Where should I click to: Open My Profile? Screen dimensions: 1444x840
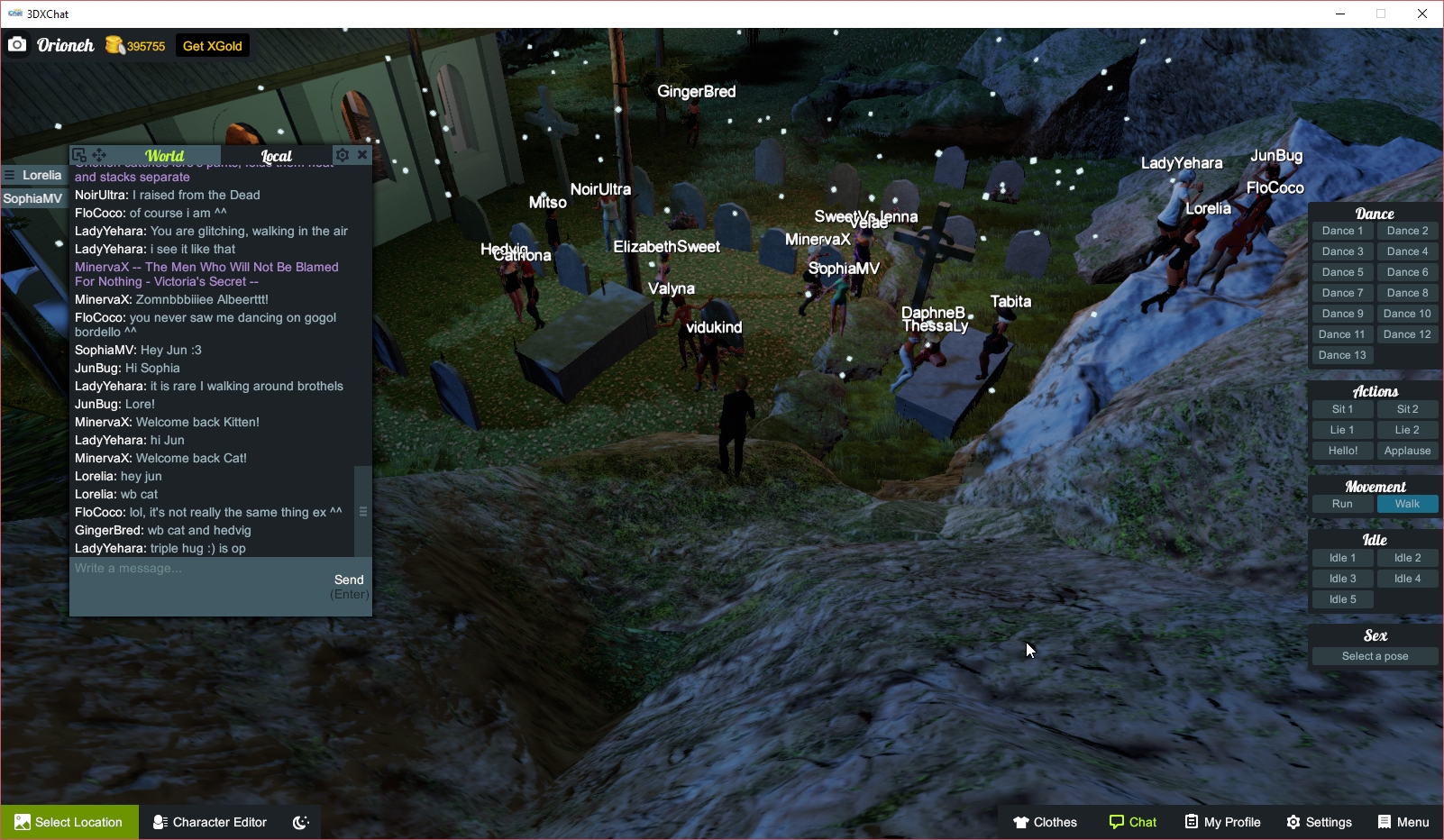tap(1222, 822)
